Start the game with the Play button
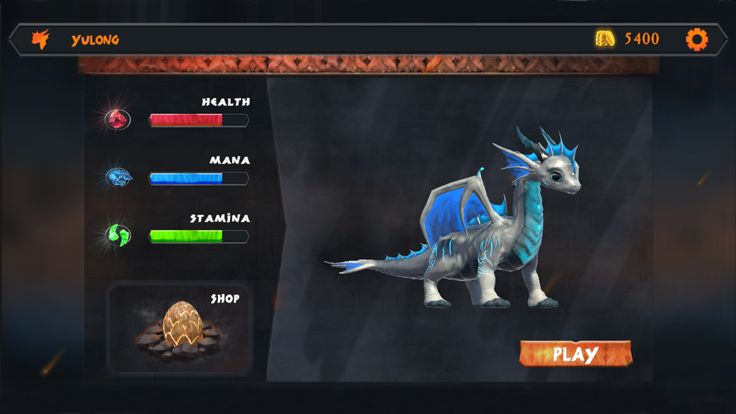The width and height of the screenshot is (736, 414). pos(574,354)
